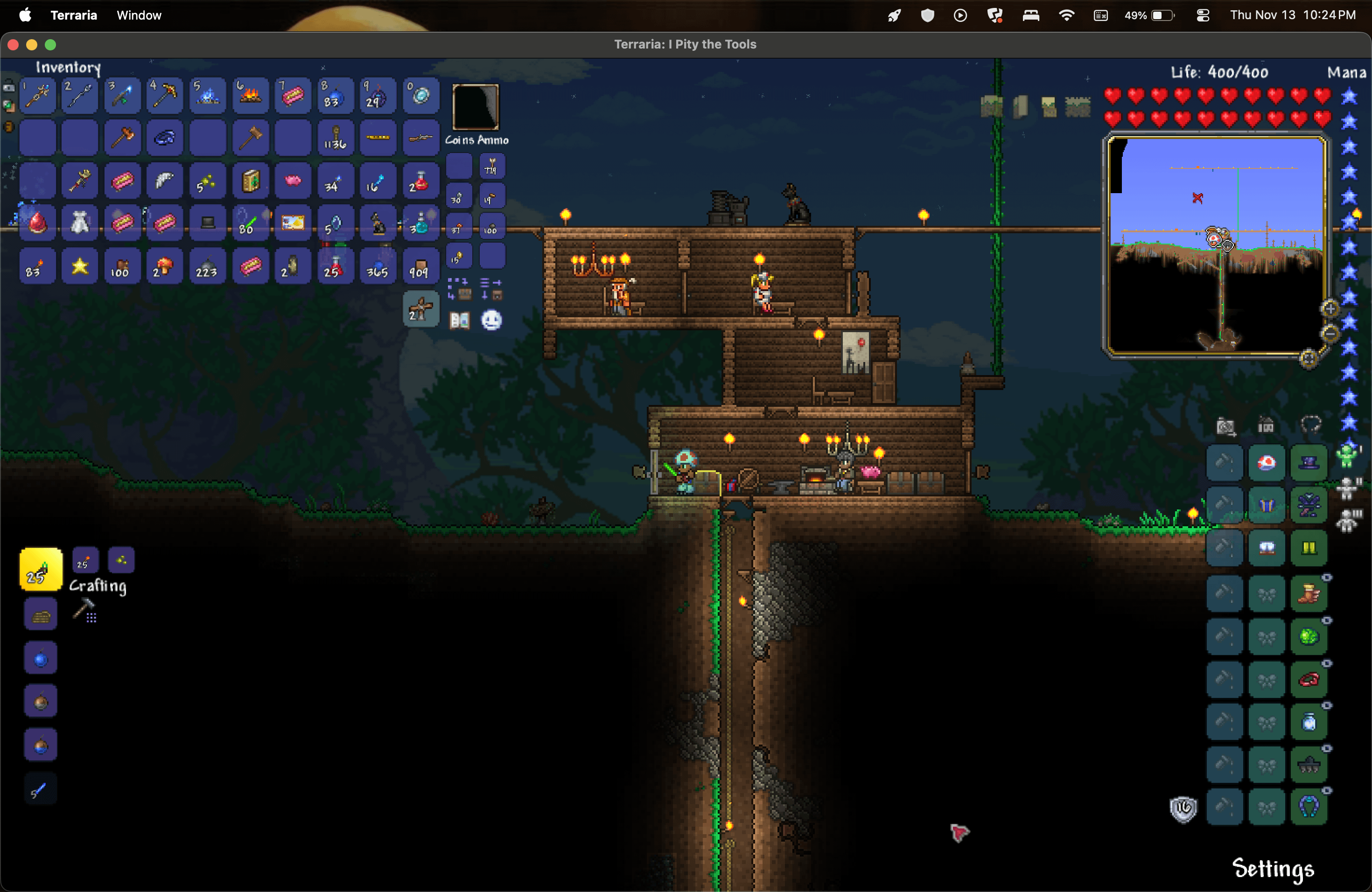1372x892 pixels.
Task: Switch to loadout II
Action: point(1348,488)
